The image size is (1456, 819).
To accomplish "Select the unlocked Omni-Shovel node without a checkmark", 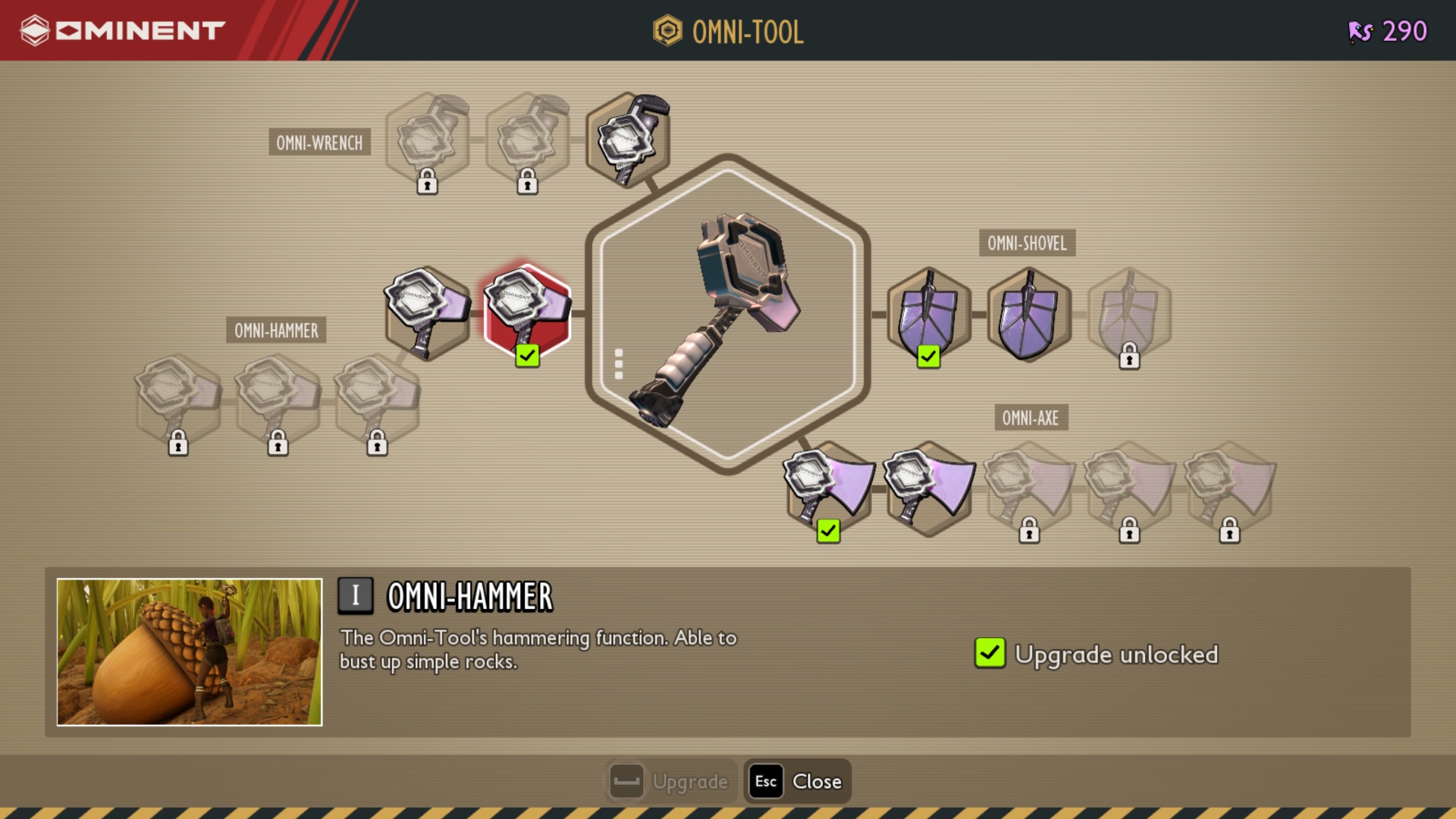I will point(1028,314).
